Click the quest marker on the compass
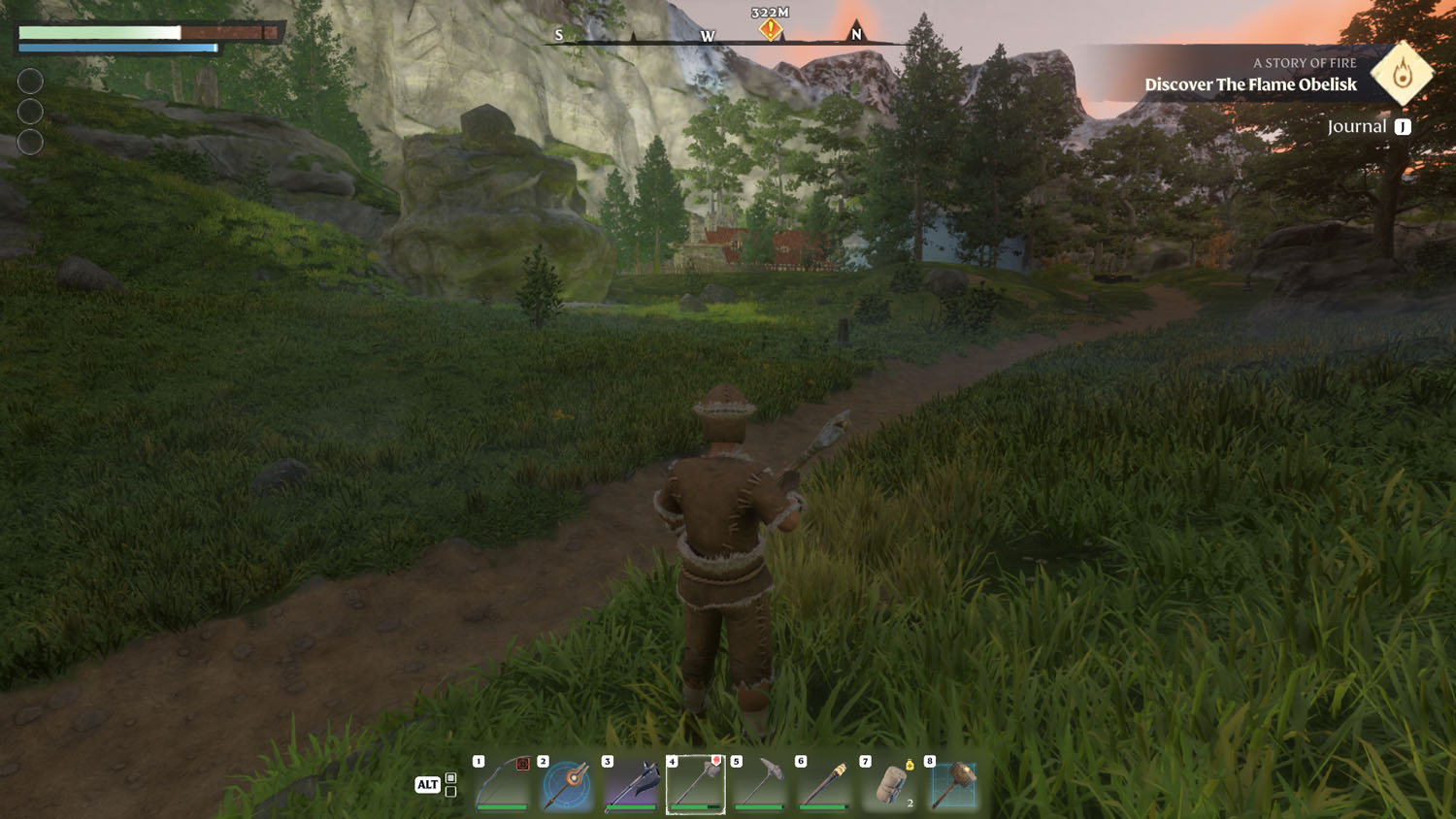Image resolution: width=1456 pixels, height=819 pixels. 771,29
